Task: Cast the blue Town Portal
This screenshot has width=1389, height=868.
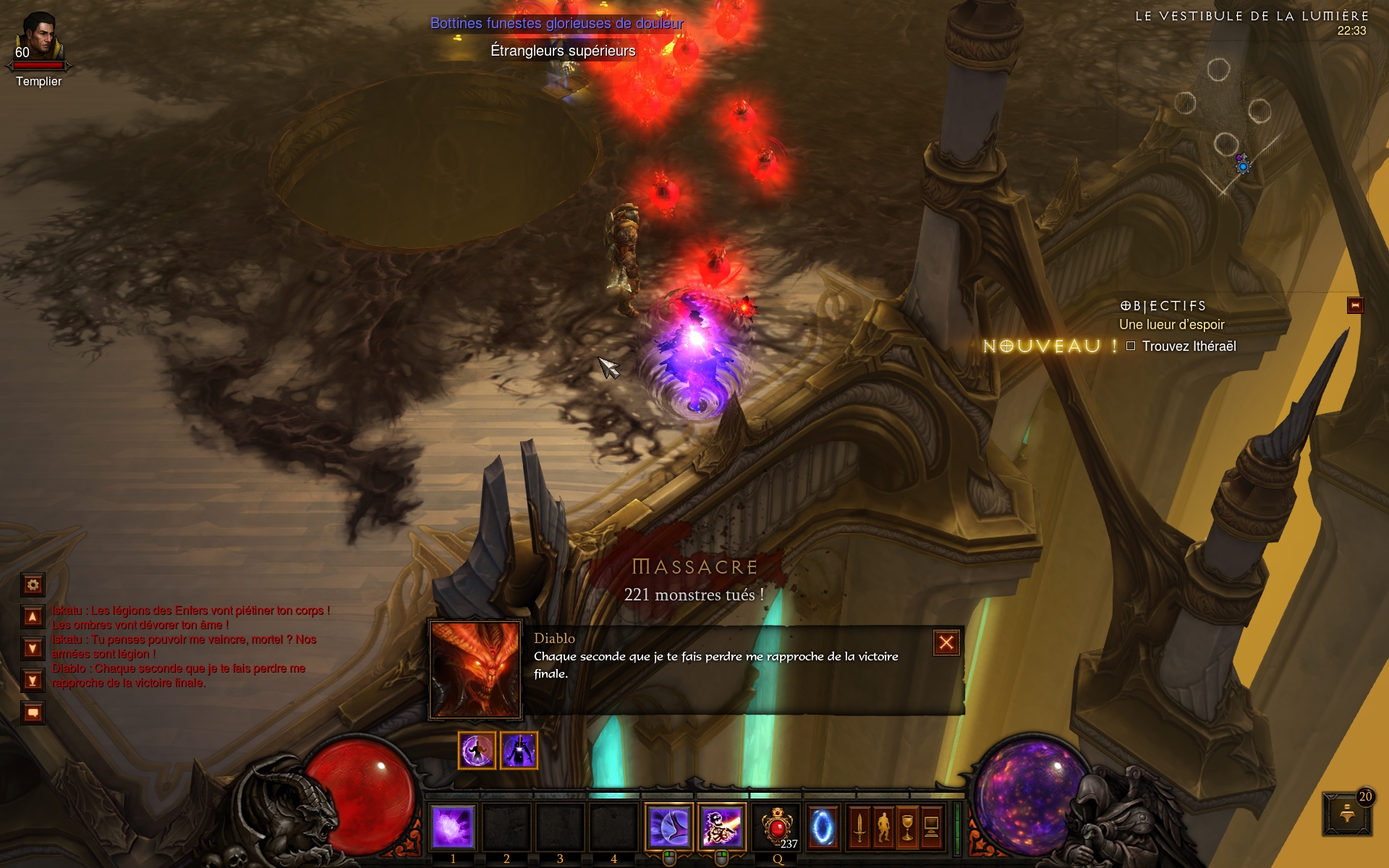Action: coord(822,827)
